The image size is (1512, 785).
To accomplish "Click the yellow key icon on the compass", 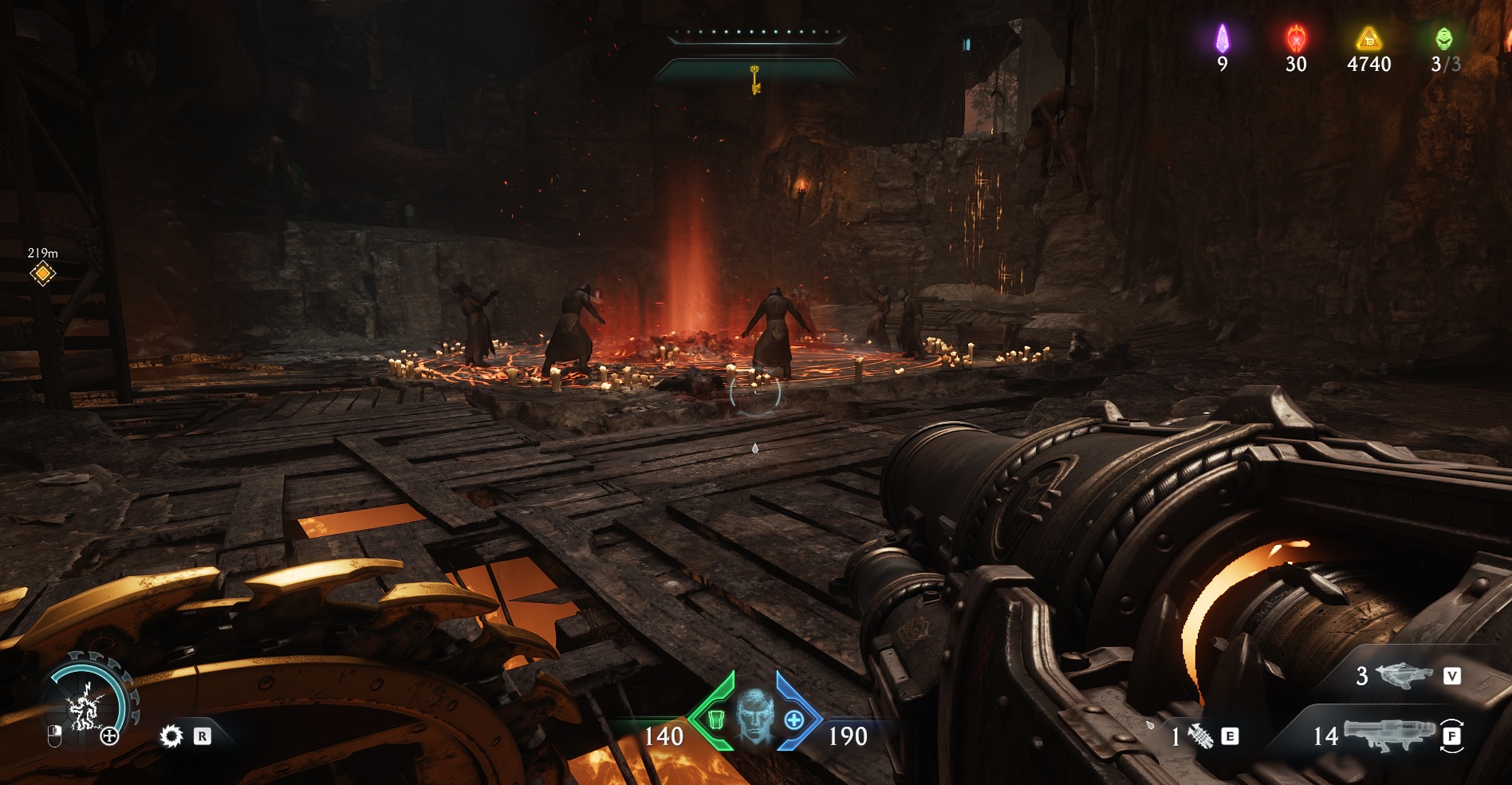I will [754, 79].
